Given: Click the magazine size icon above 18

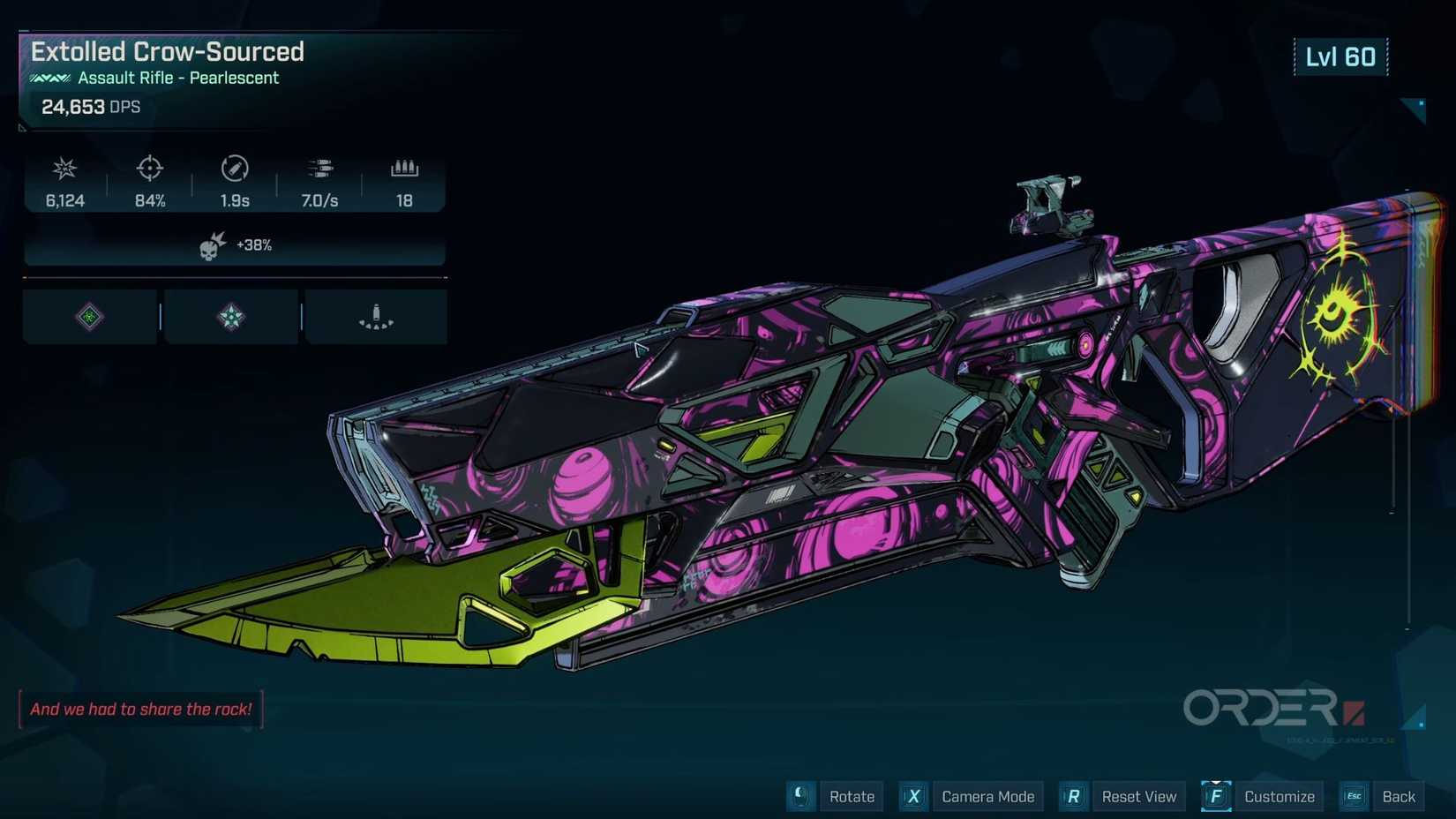Looking at the screenshot, I should coord(404,169).
